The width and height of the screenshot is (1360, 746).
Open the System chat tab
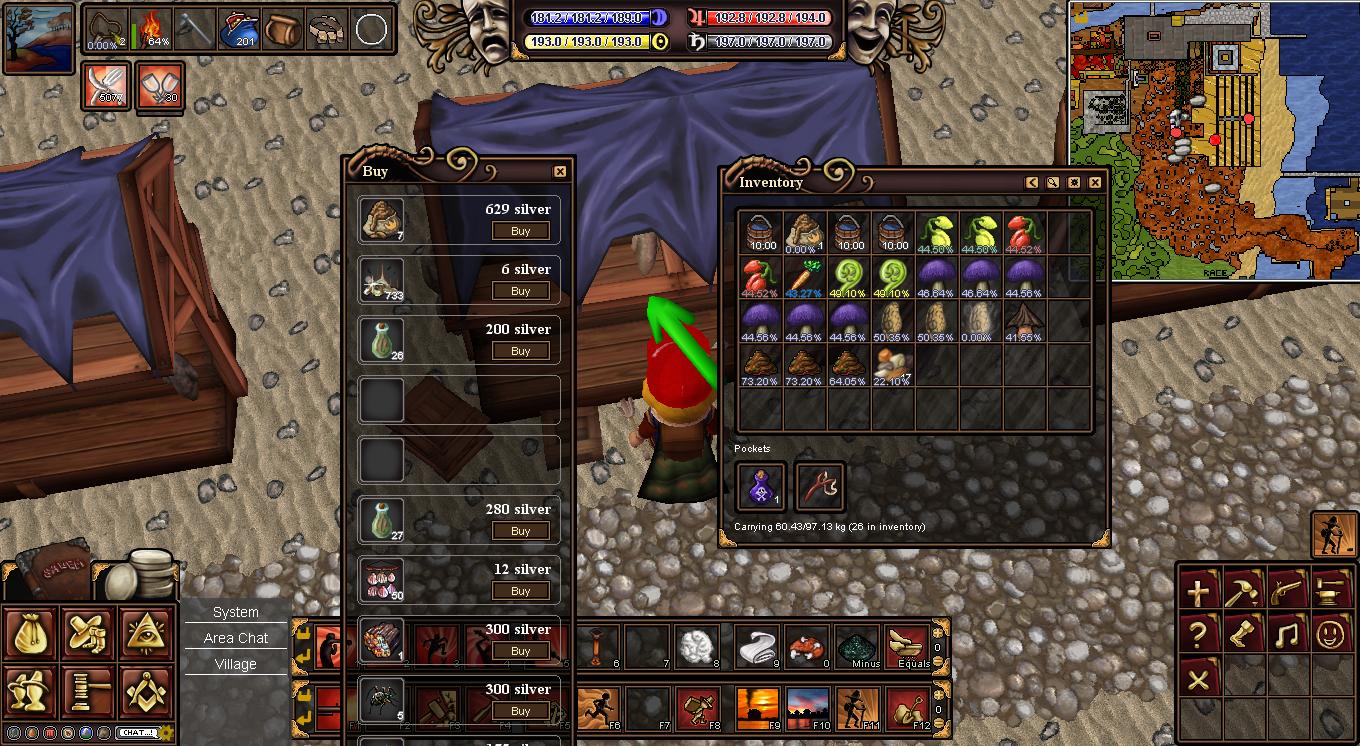[236, 612]
